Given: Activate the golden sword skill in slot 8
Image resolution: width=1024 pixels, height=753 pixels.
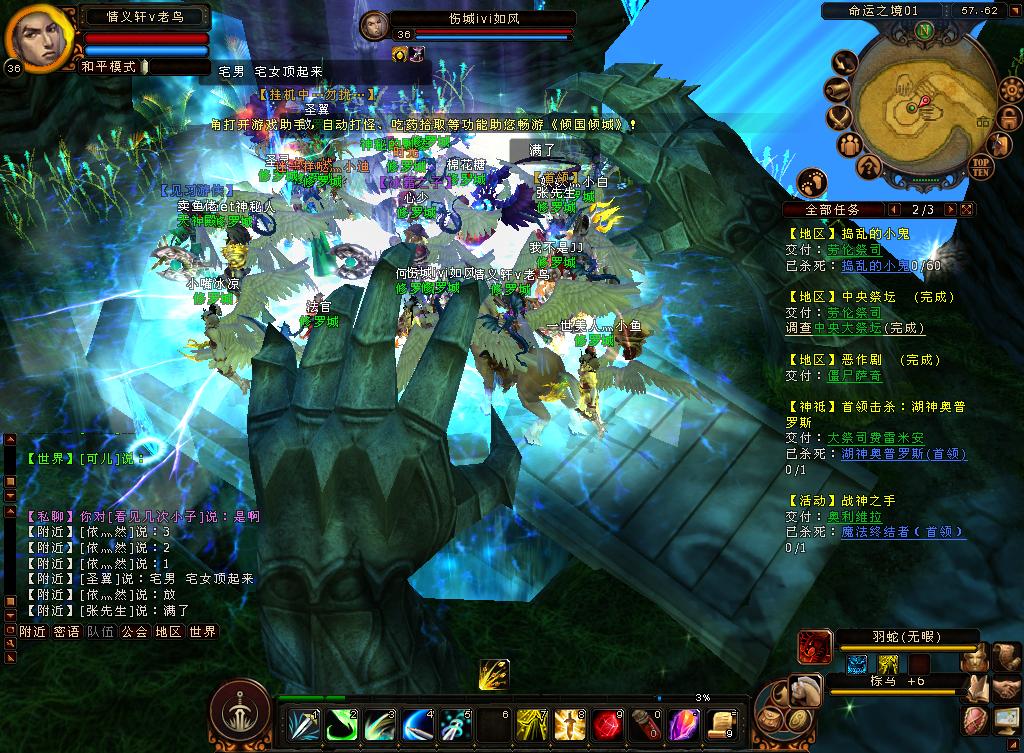Looking at the screenshot, I should (571, 724).
